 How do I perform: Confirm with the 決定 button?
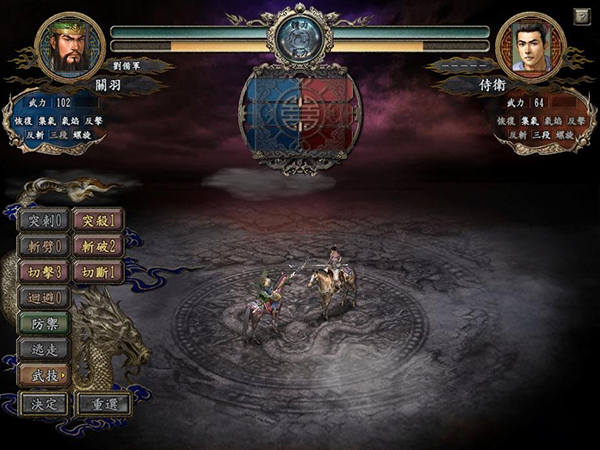click(x=44, y=404)
